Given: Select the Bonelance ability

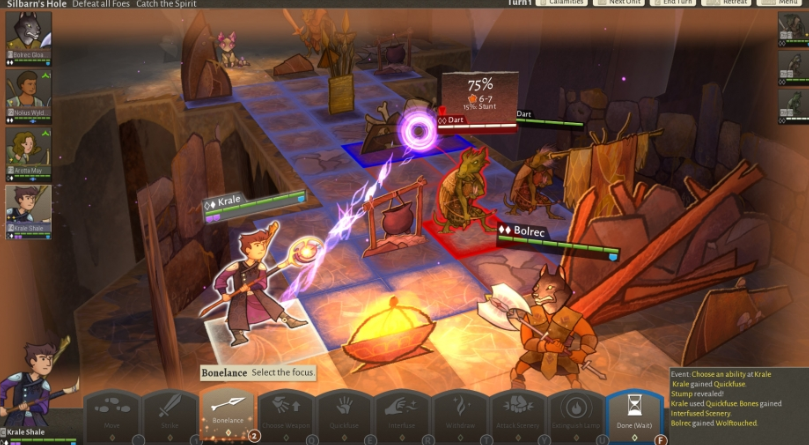Looking at the screenshot, I should (229, 410).
